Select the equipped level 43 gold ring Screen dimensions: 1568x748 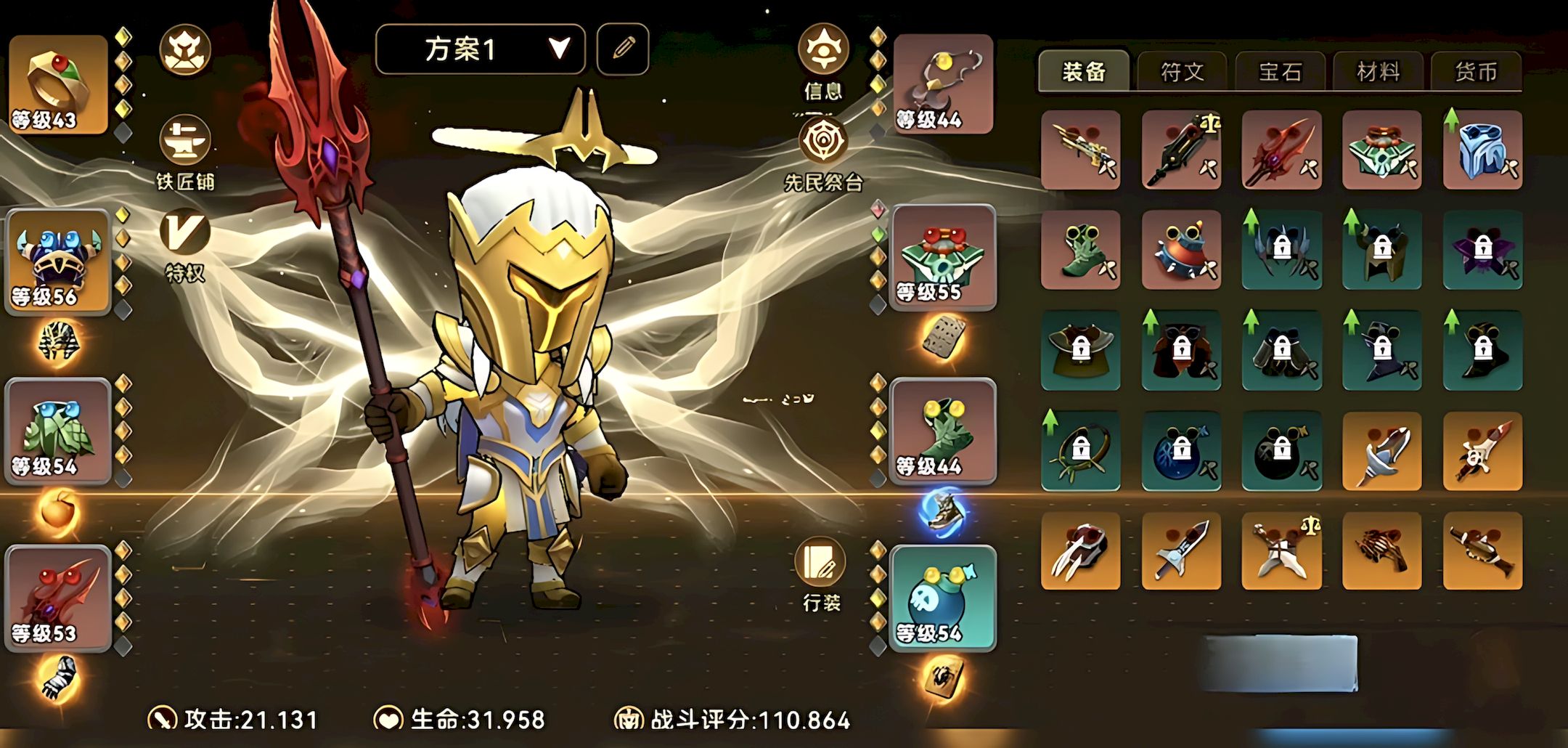point(58,84)
